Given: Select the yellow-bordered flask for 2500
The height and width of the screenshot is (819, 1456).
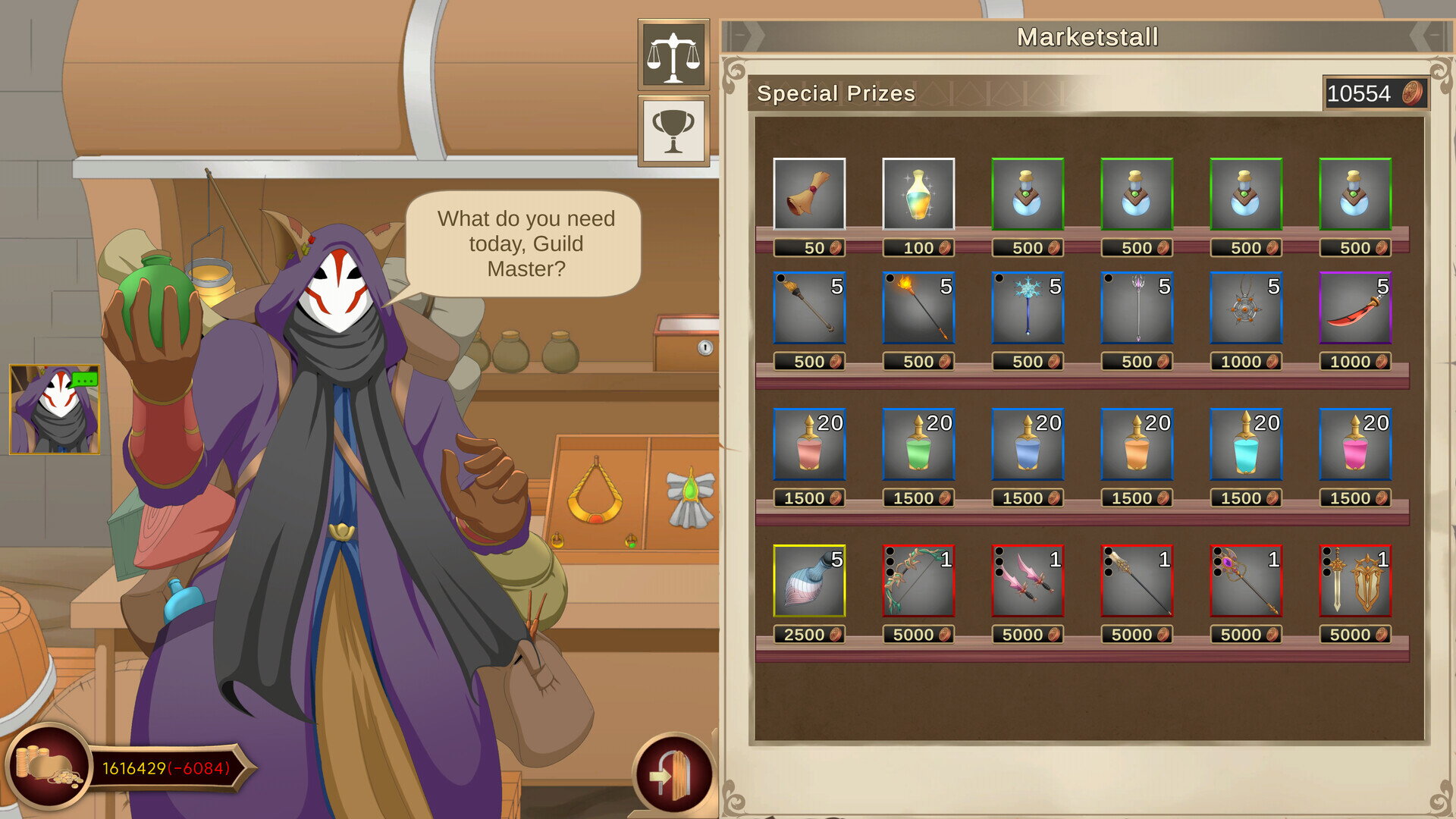Looking at the screenshot, I should coord(808,581).
